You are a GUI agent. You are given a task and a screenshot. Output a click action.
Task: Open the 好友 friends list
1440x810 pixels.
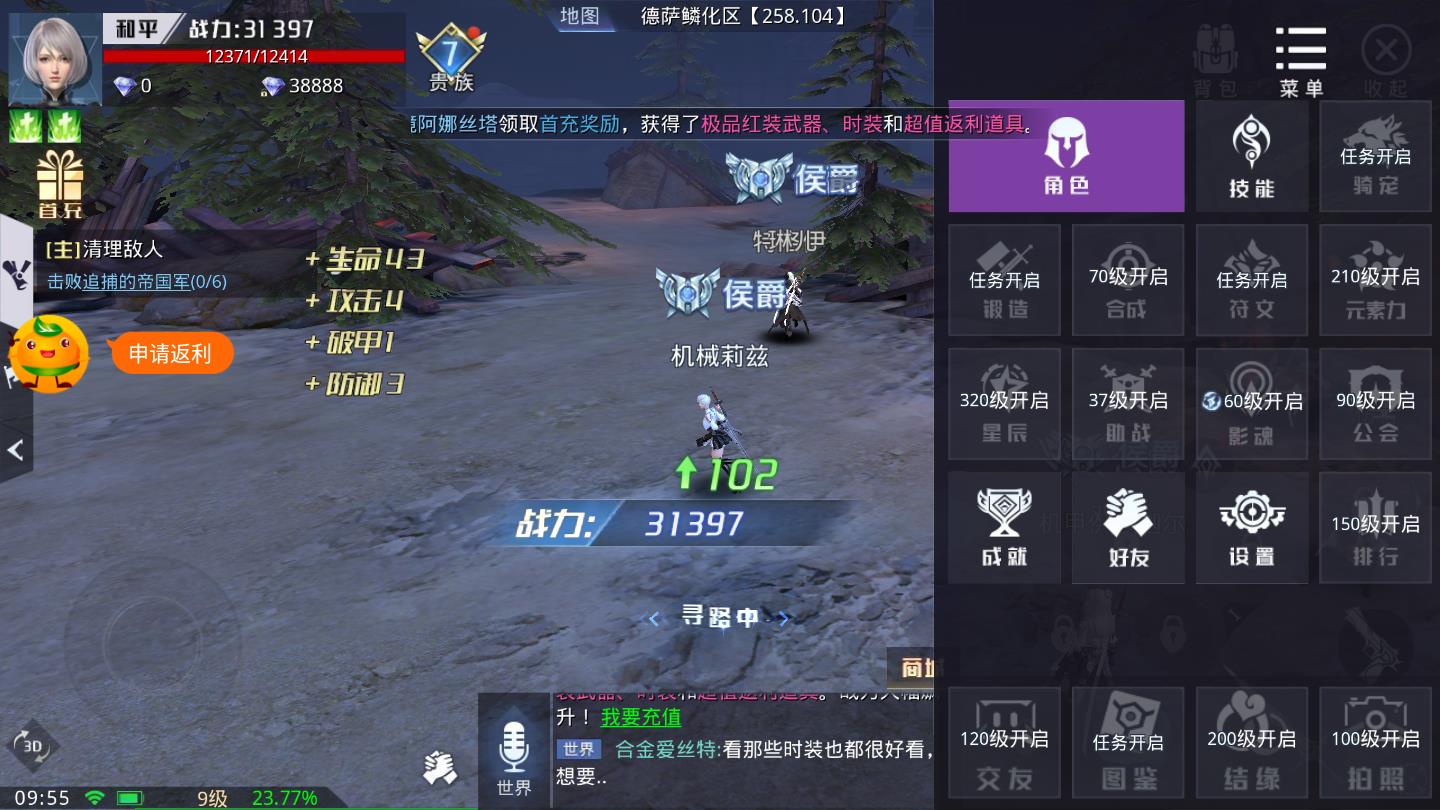[1128, 528]
